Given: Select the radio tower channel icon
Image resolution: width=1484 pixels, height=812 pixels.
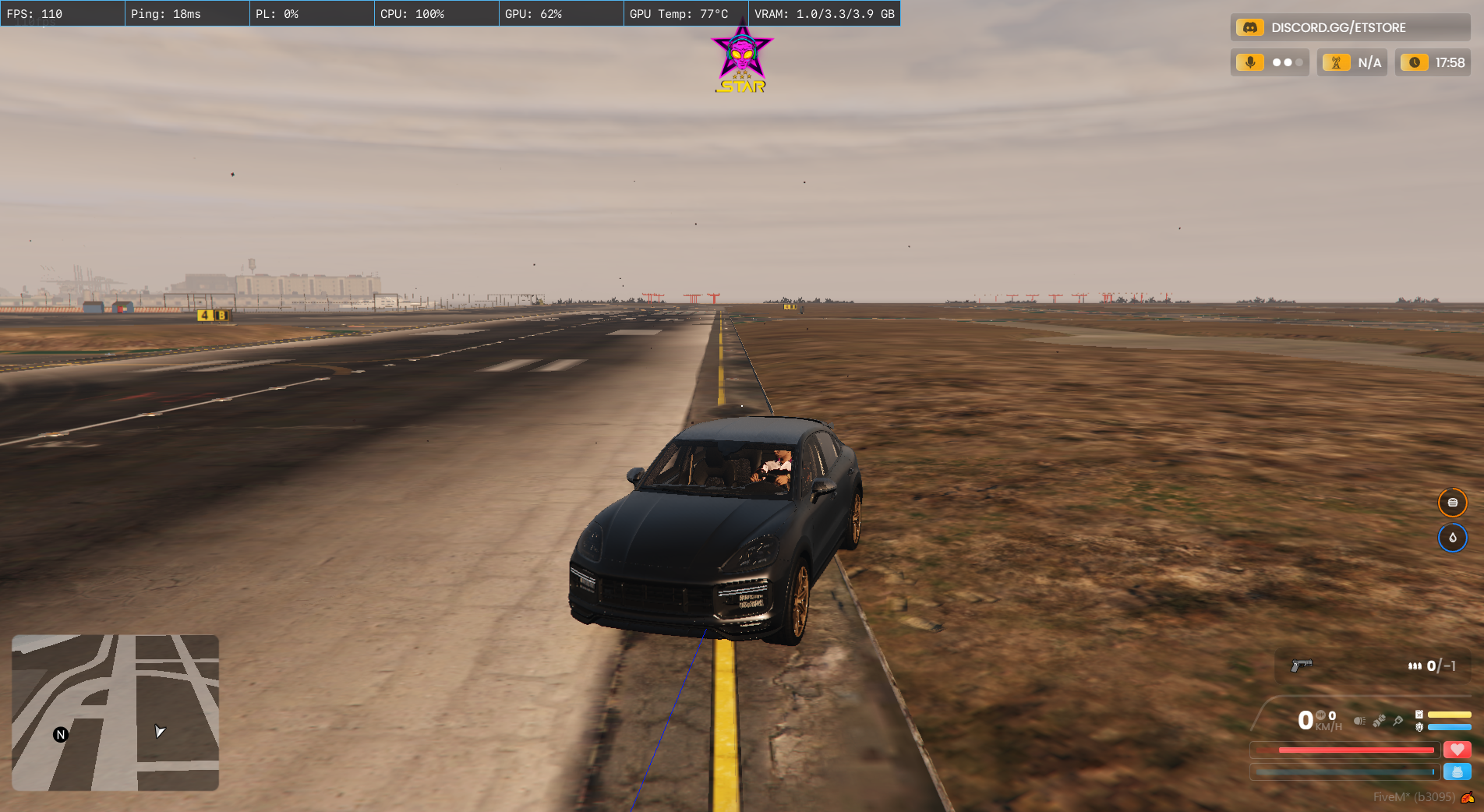Looking at the screenshot, I should (x=1336, y=62).
